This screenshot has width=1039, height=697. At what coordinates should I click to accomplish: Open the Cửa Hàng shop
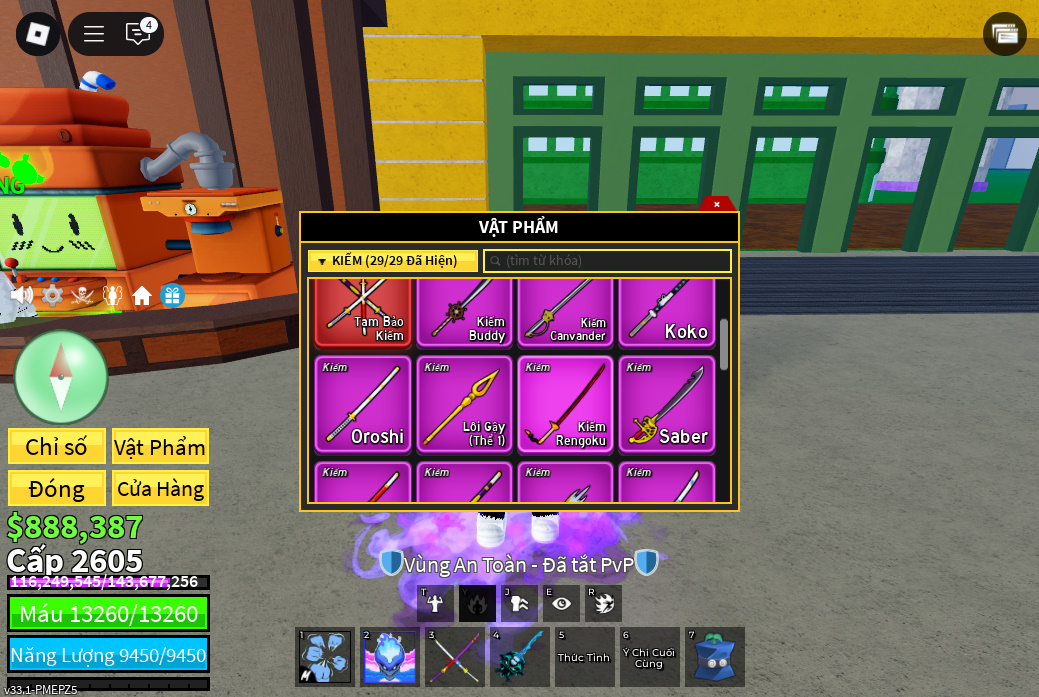tap(160, 489)
